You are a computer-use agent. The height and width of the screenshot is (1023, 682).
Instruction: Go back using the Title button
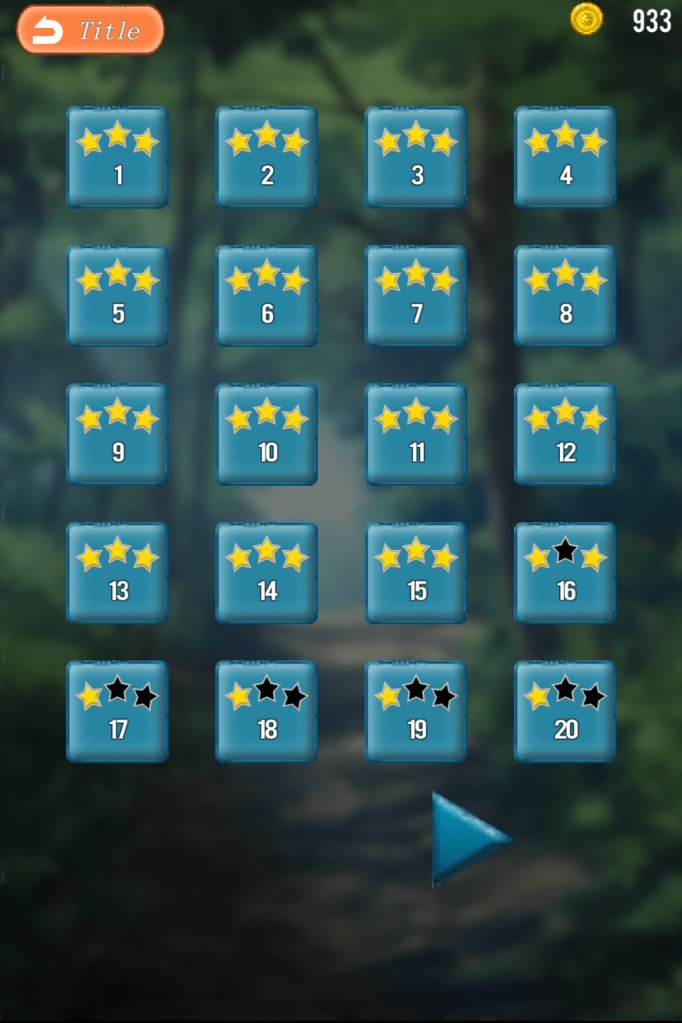pos(90,30)
